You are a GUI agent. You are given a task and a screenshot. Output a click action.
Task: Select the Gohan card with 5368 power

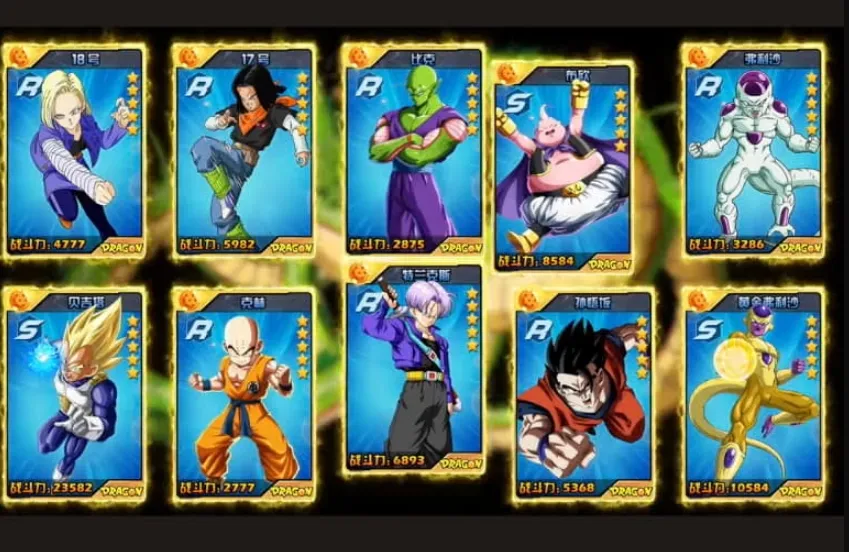click(583, 394)
